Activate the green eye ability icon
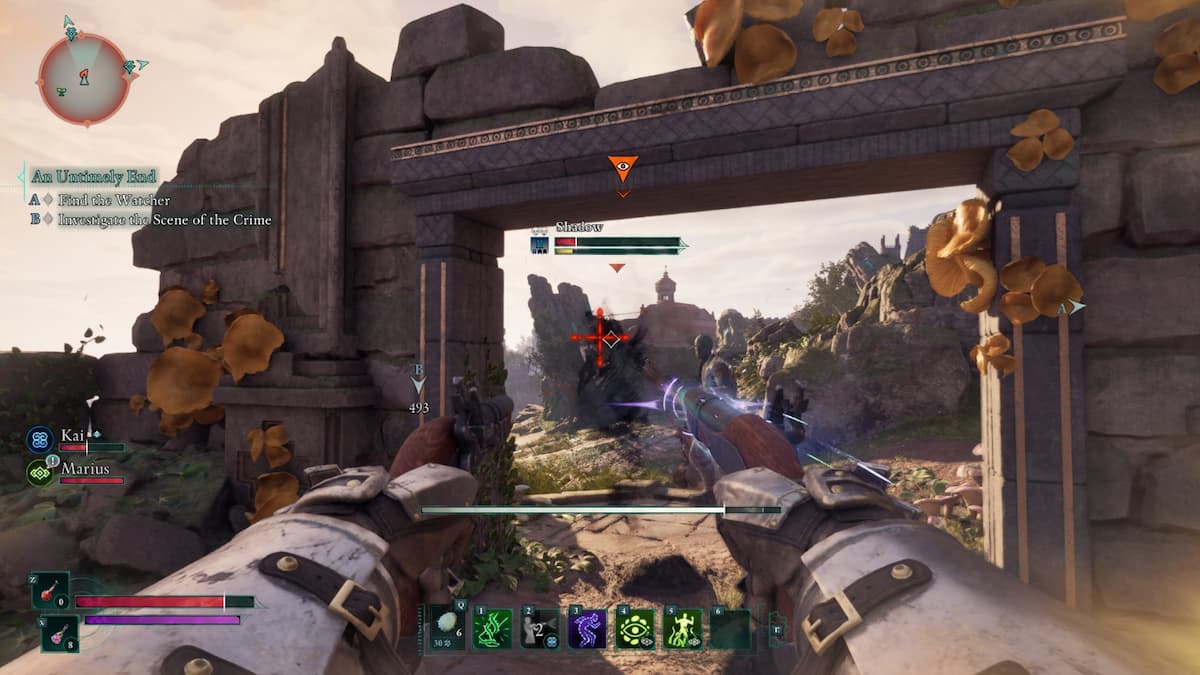Viewport: 1200px width, 675px height. coord(634,629)
